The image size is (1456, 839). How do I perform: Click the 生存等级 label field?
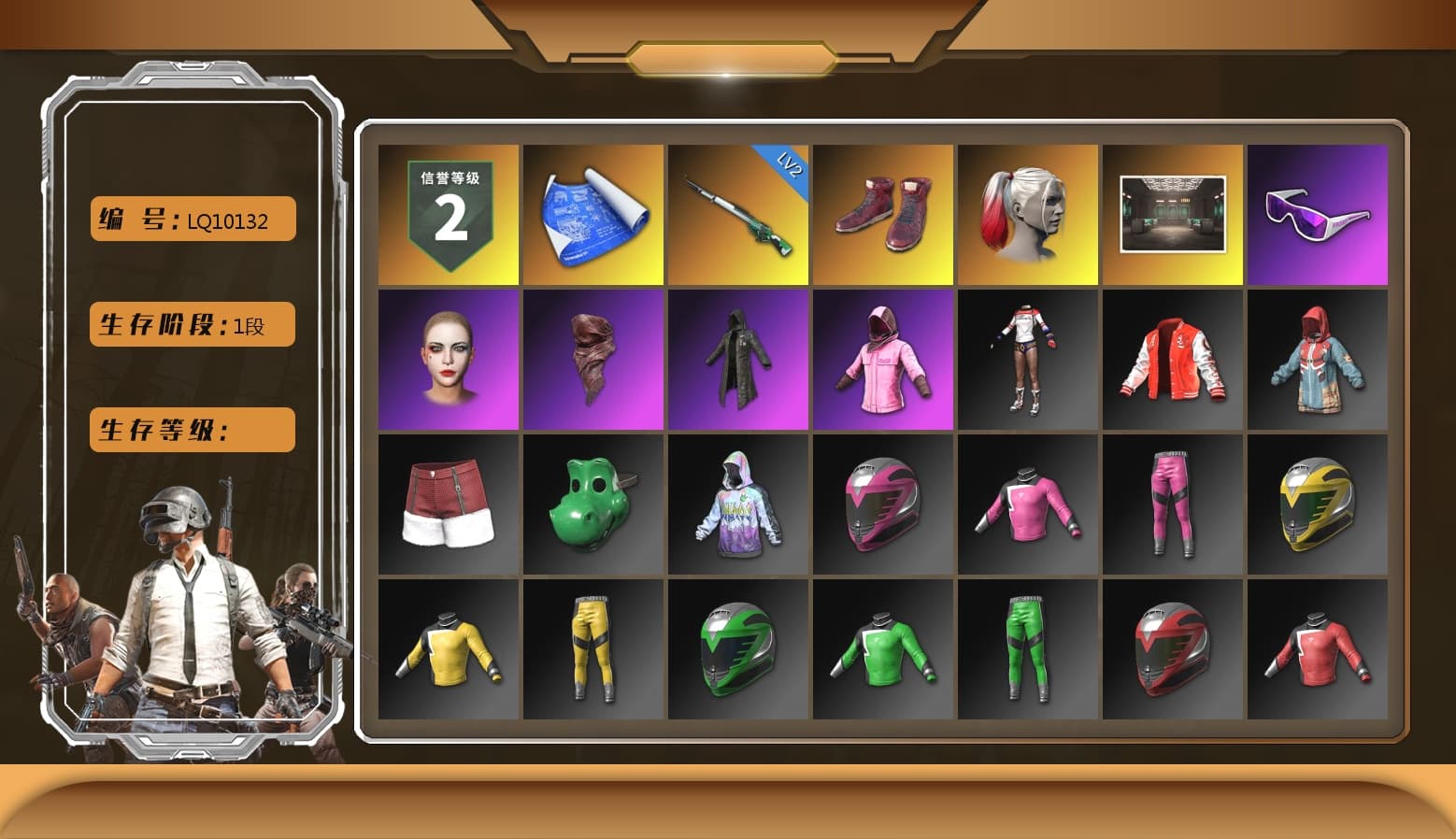point(191,430)
